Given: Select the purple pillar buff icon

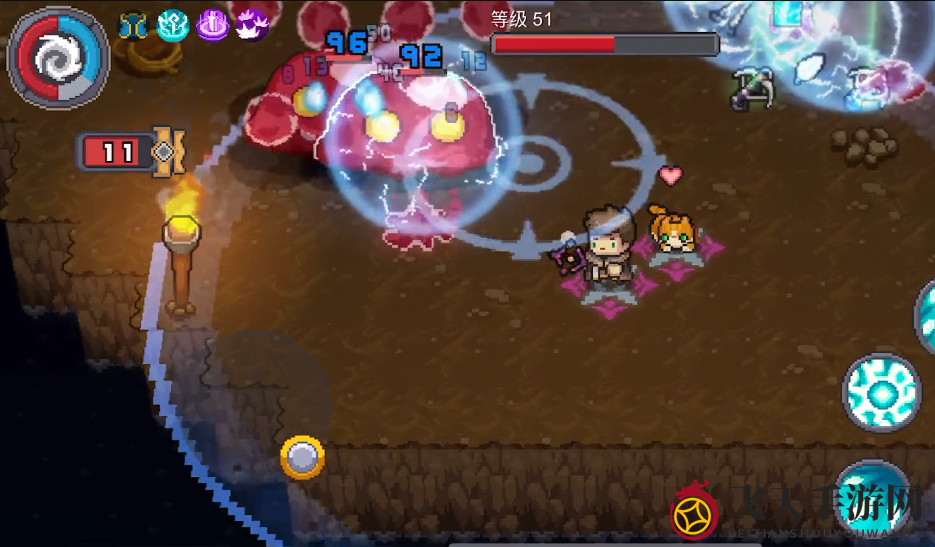Looking at the screenshot, I should pyautogui.click(x=212, y=23).
